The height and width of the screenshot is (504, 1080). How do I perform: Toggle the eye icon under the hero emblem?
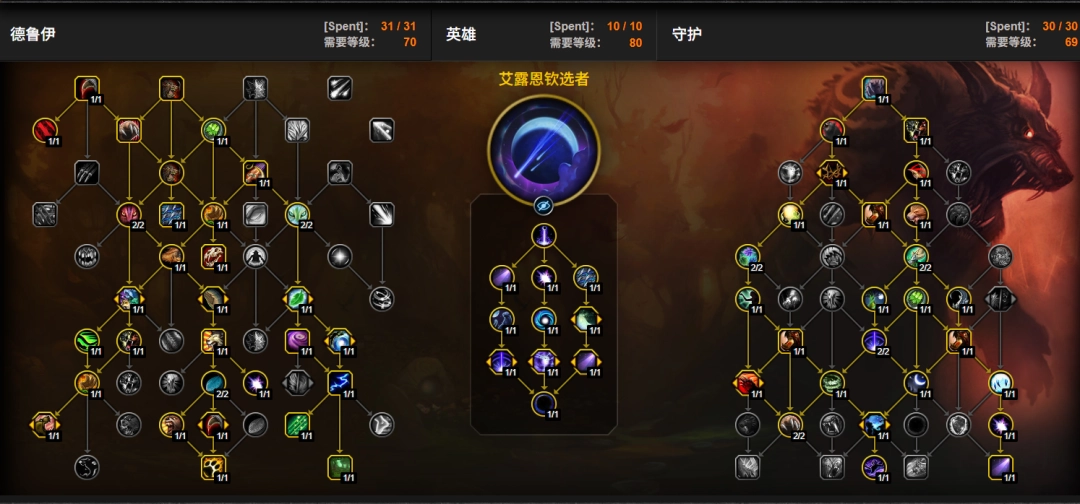(x=543, y=206)
